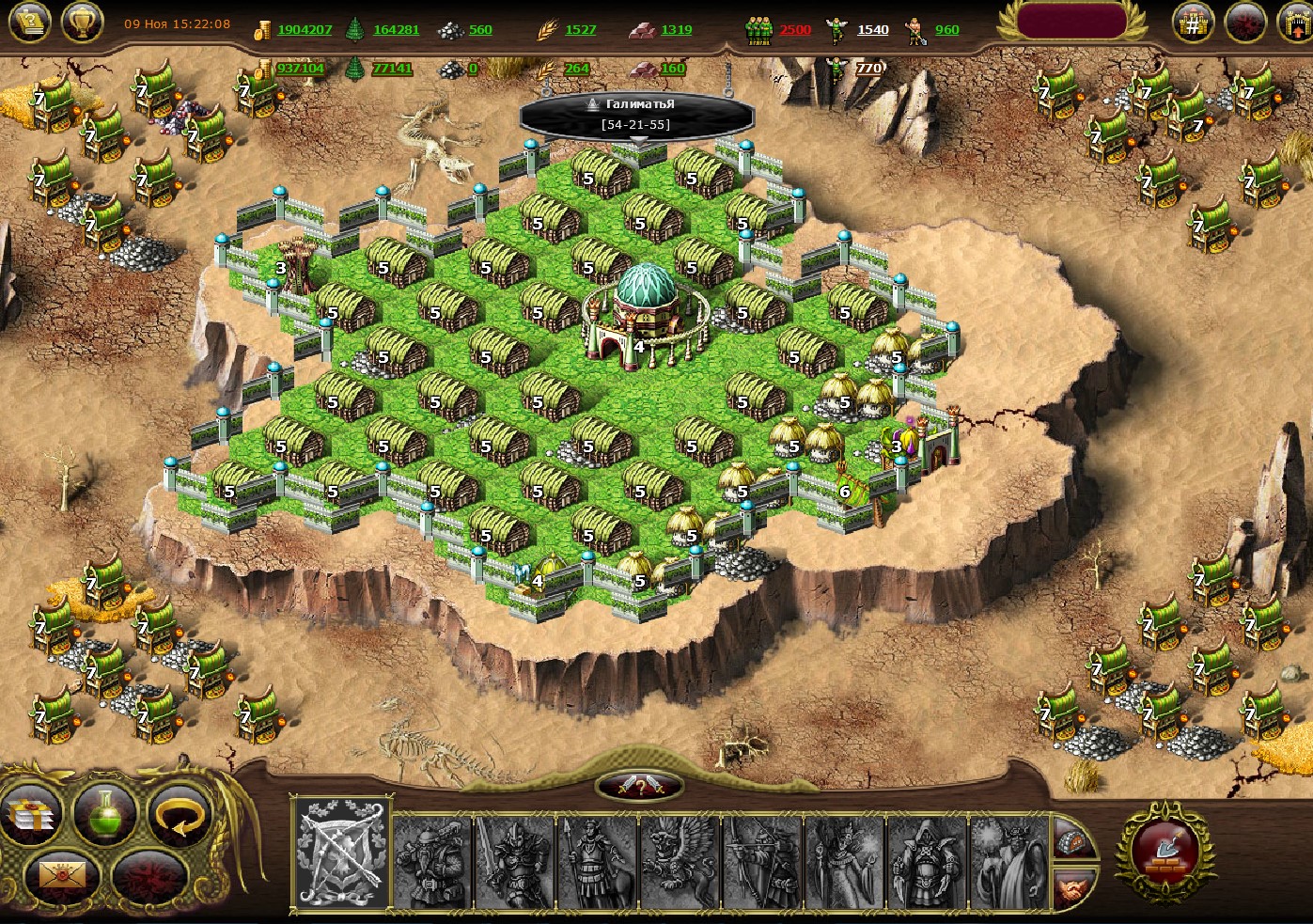
Task: Select the dwarf warrior unit portrait
Action: (432, 861)
